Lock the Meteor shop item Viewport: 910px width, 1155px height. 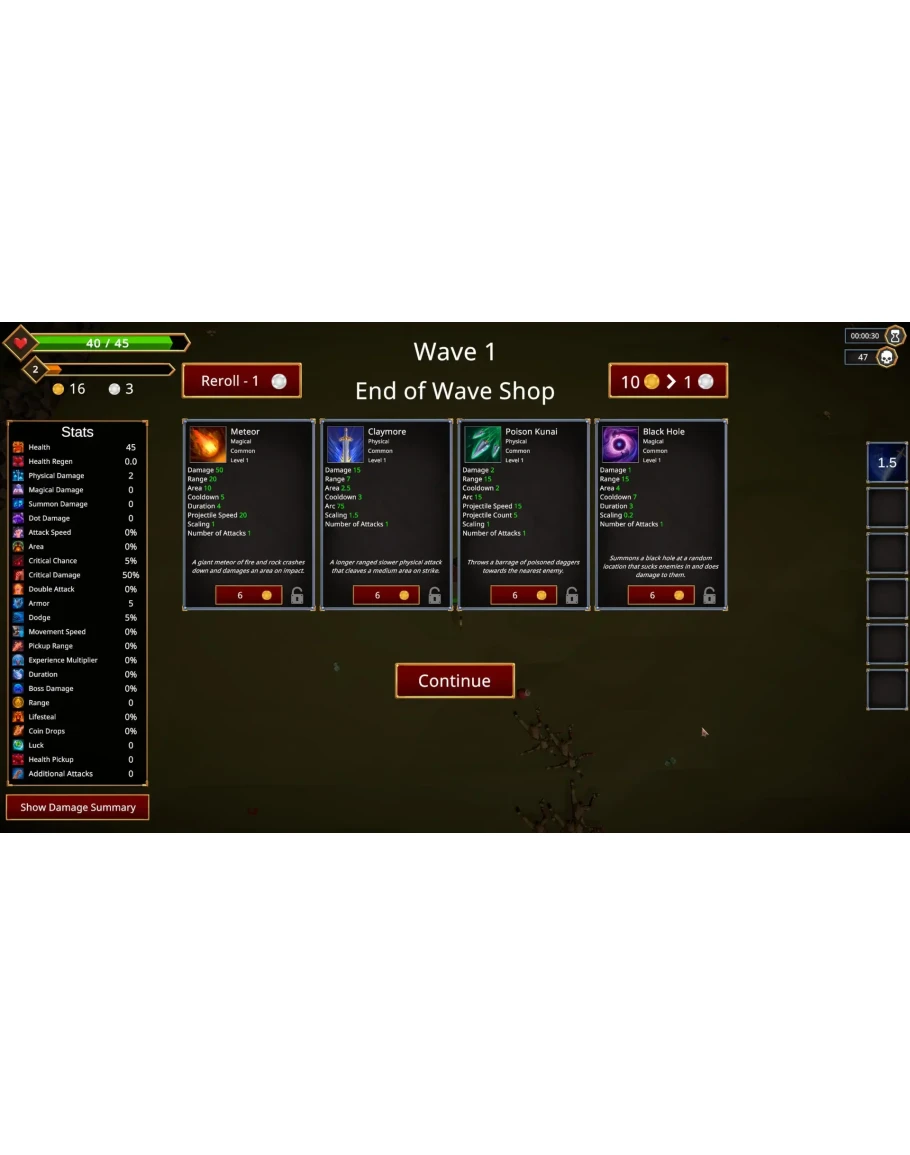pos(297,596)
